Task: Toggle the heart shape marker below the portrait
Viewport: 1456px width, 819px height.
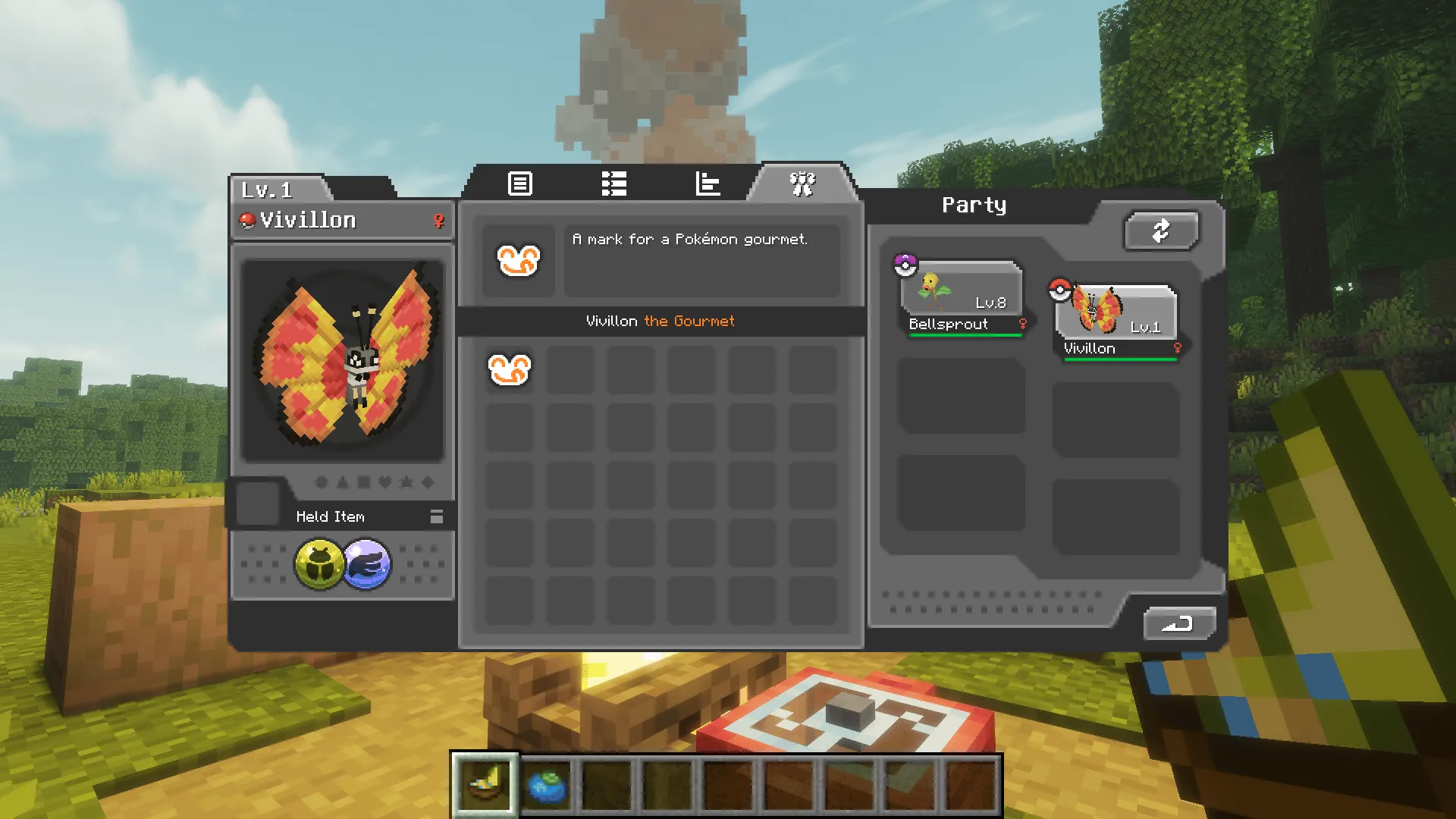Action: tap(385, 482)
